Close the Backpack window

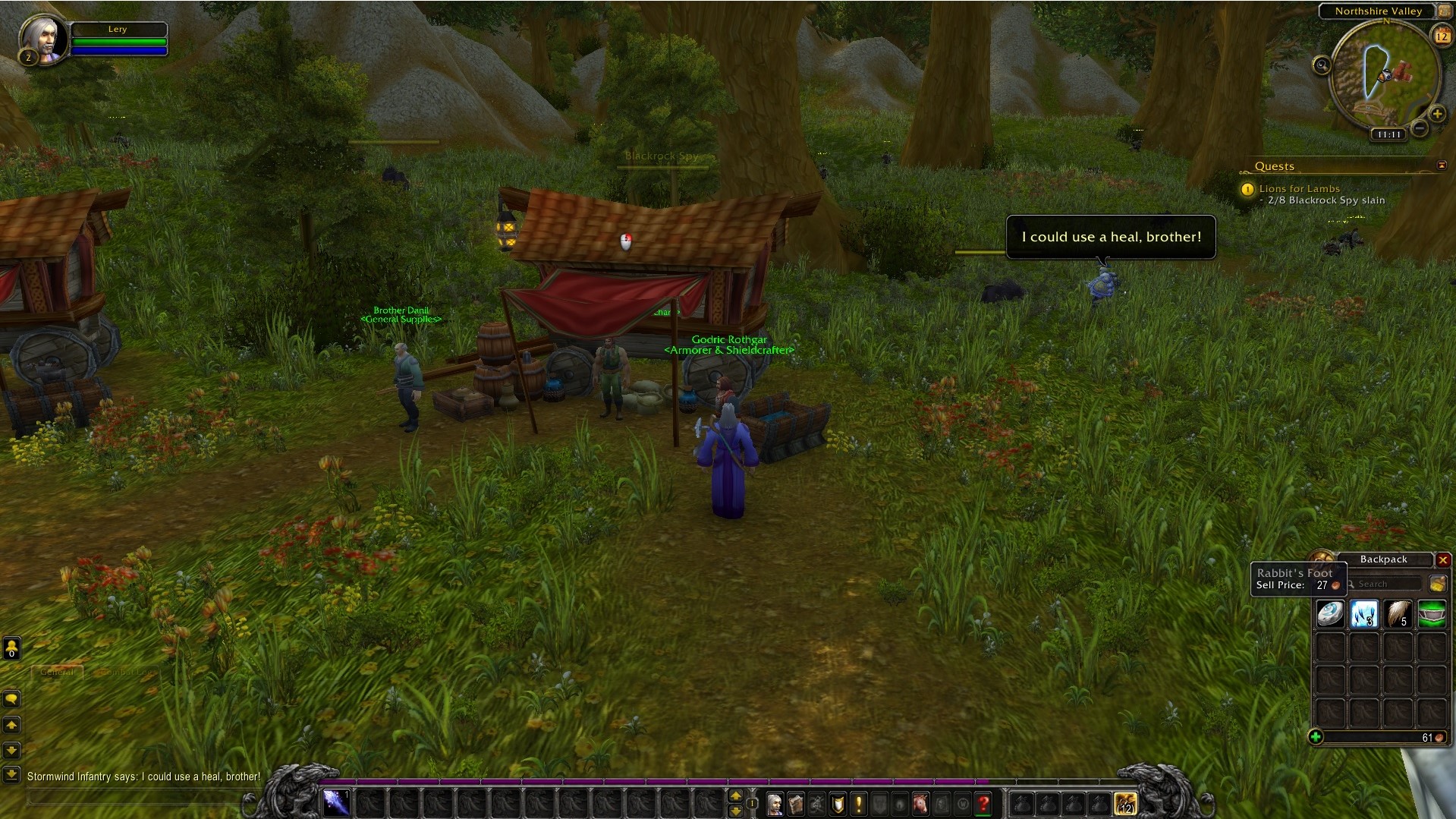(x=1443, y=559)
